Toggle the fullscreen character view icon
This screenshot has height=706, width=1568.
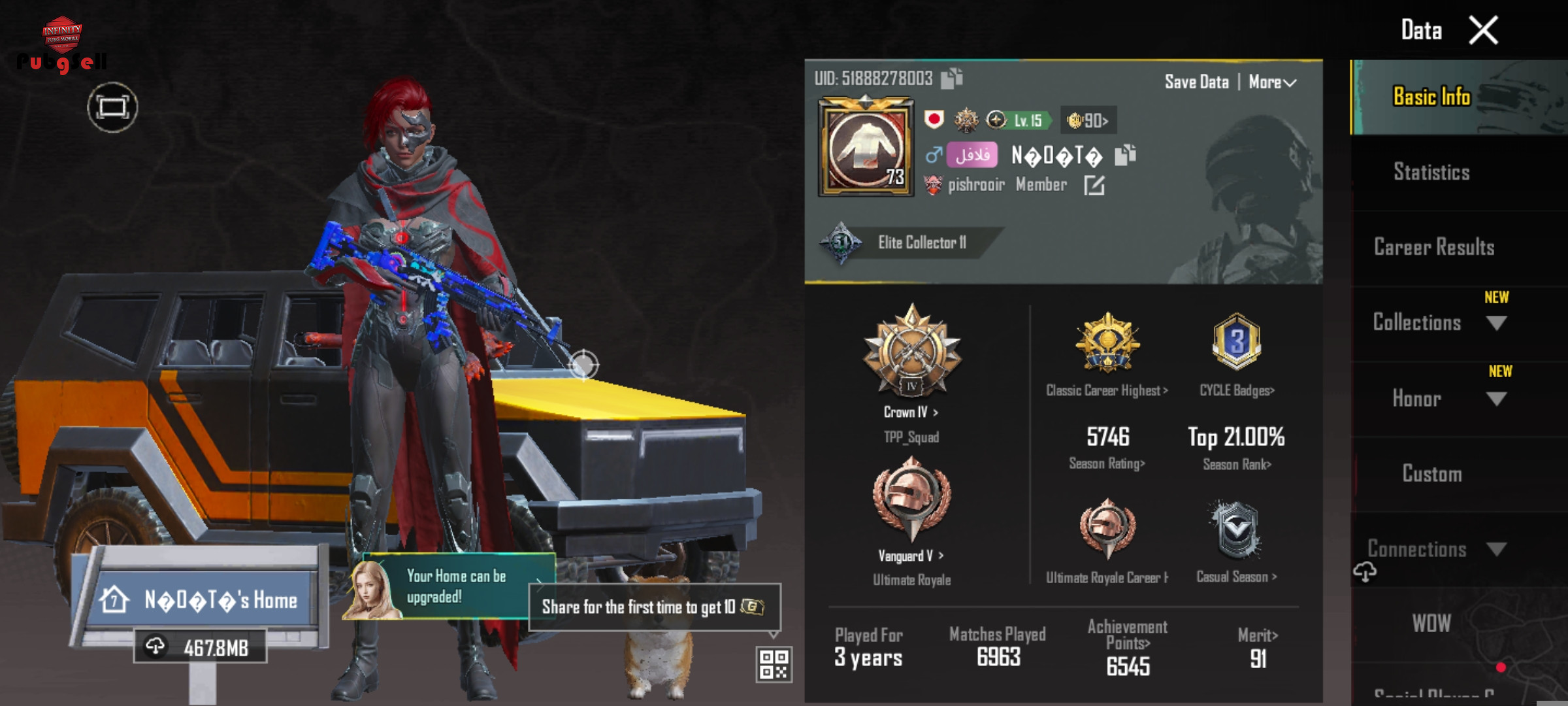(112, 107)
